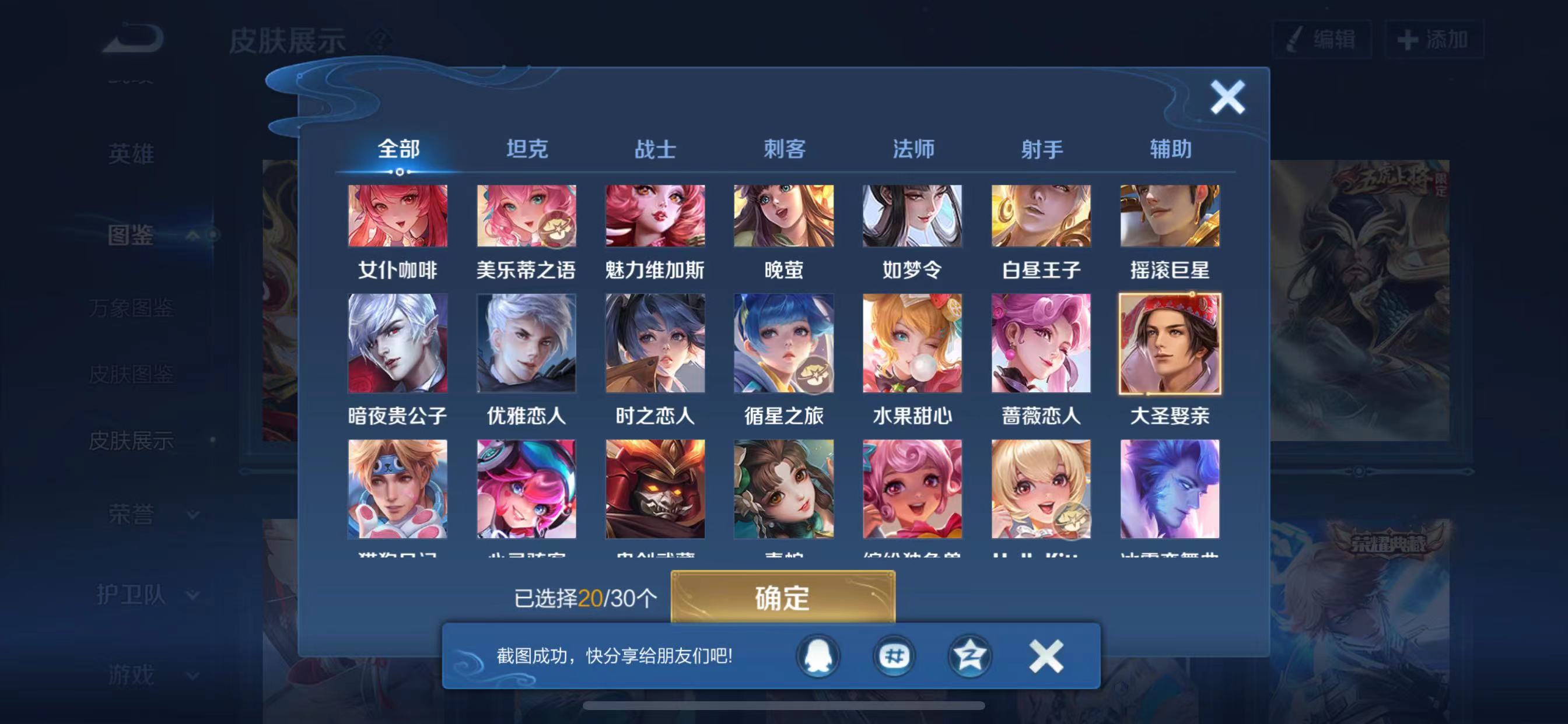Switch to the 法师 category tab
The width and height of the screenshot is (1568, 724).
coord(912,149)
